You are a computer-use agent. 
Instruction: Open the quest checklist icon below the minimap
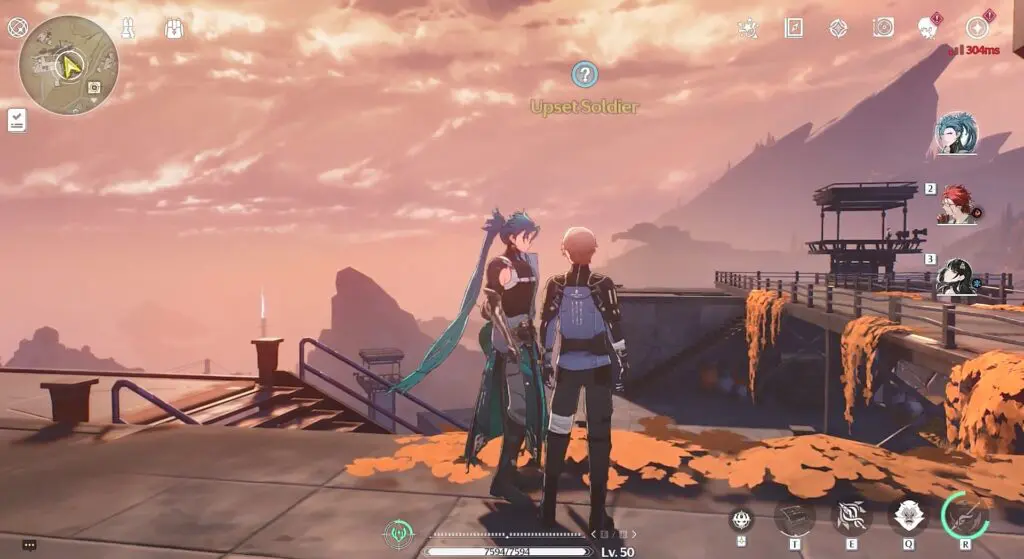point(17,121)
